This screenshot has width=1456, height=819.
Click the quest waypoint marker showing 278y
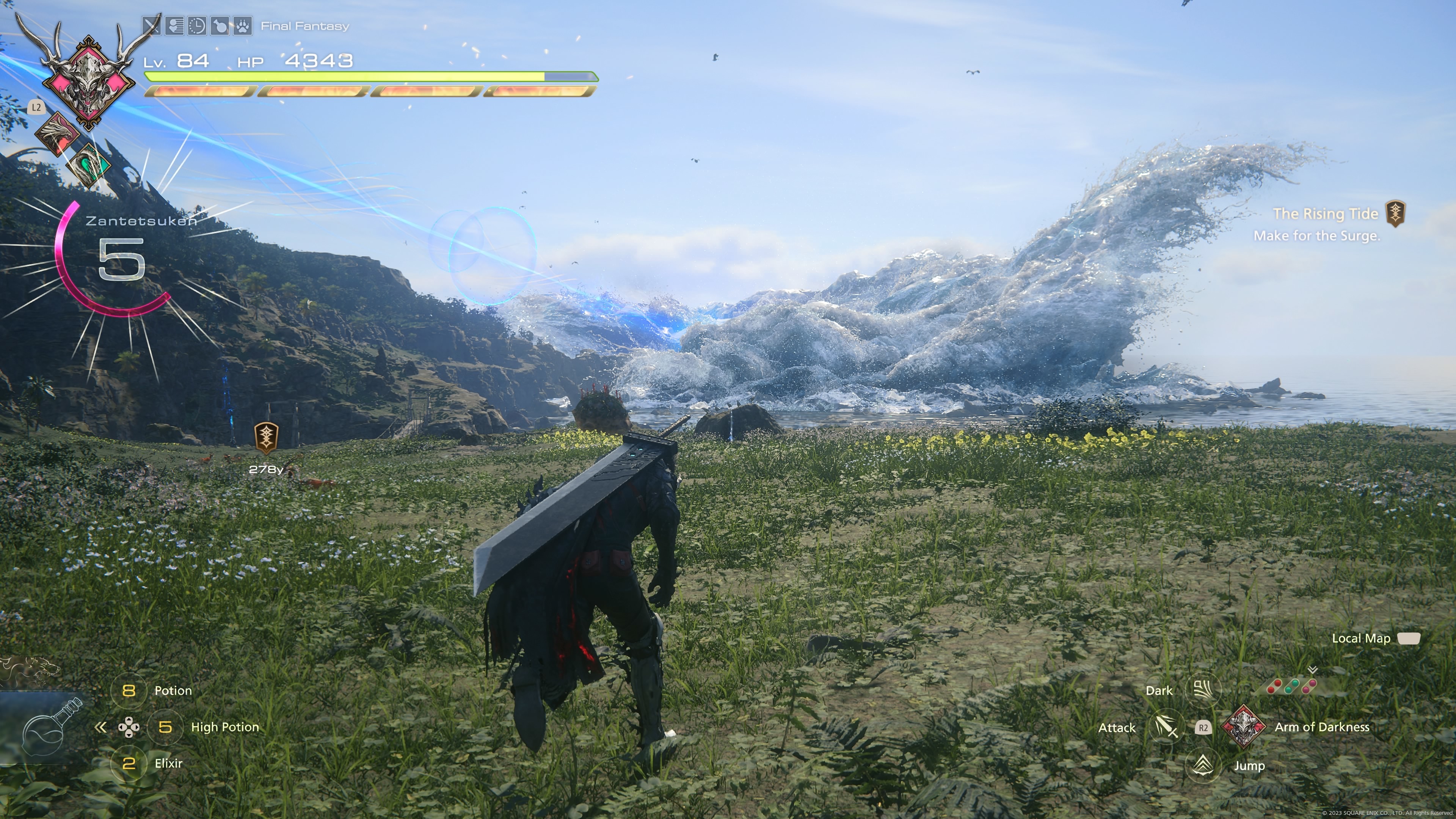click(266, 438)
